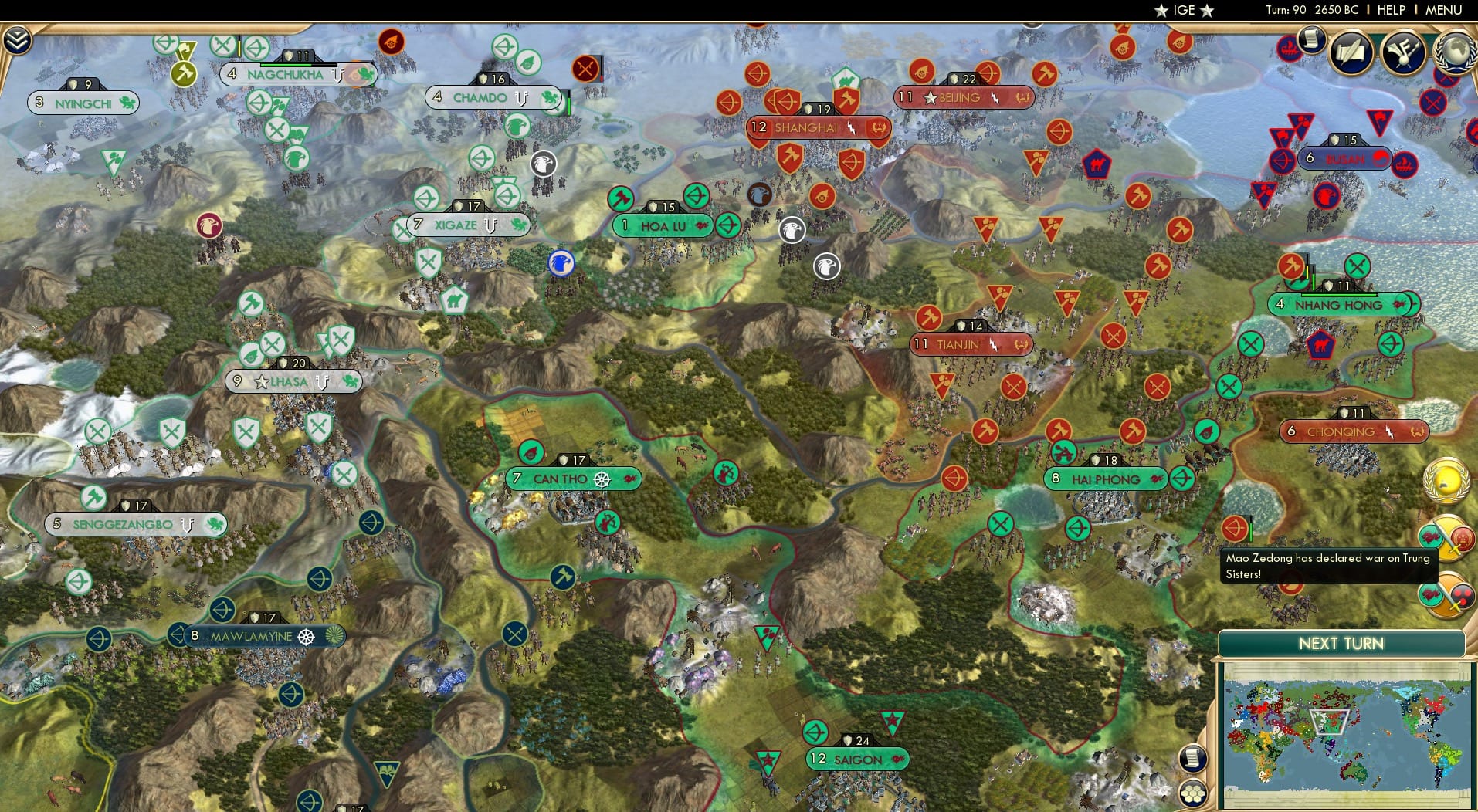
Task: Select the red galley naval icon near Busan
Action: [1405, 165]
